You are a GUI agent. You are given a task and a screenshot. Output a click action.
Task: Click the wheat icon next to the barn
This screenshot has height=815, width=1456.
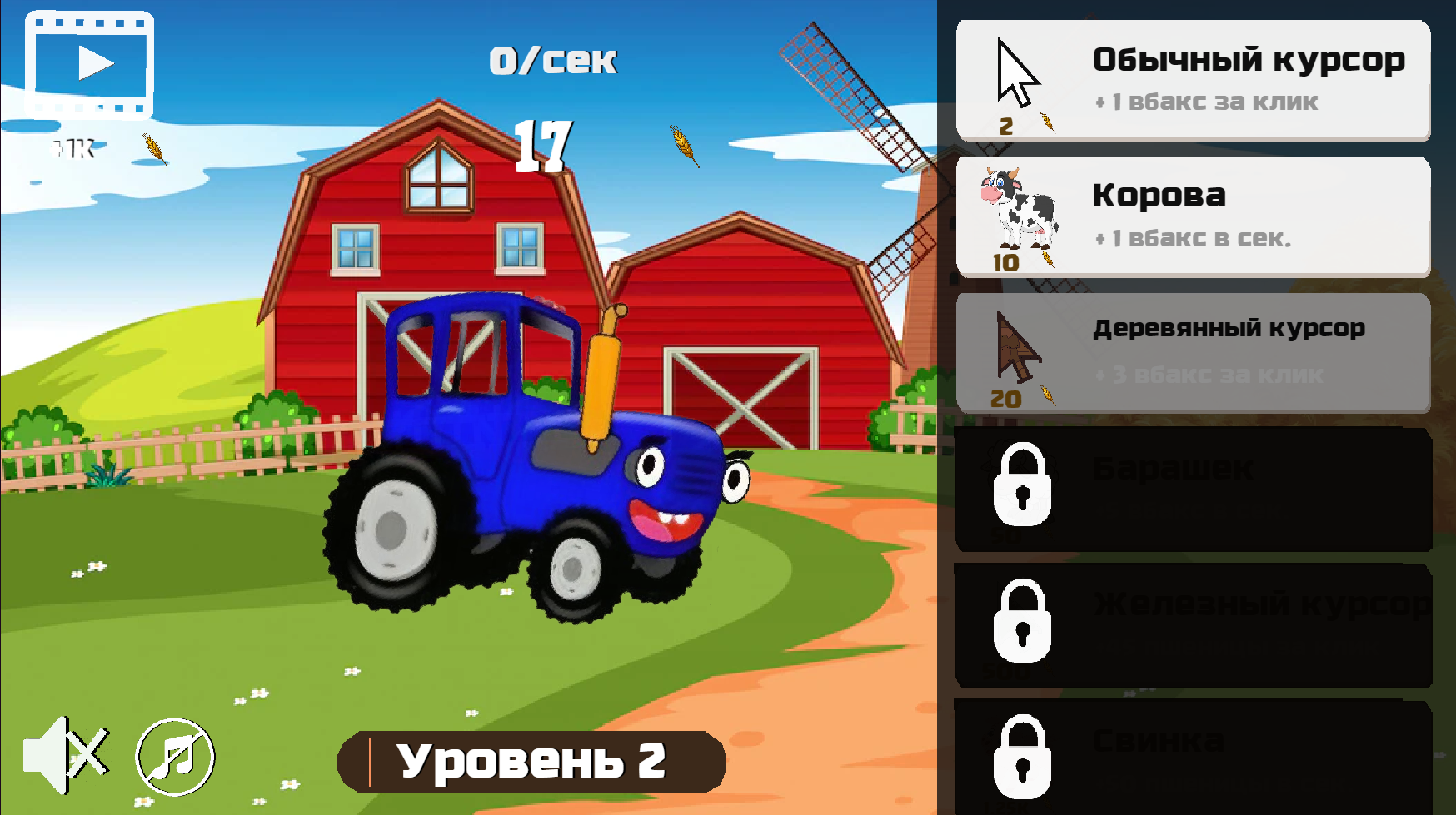coord(152,147)
